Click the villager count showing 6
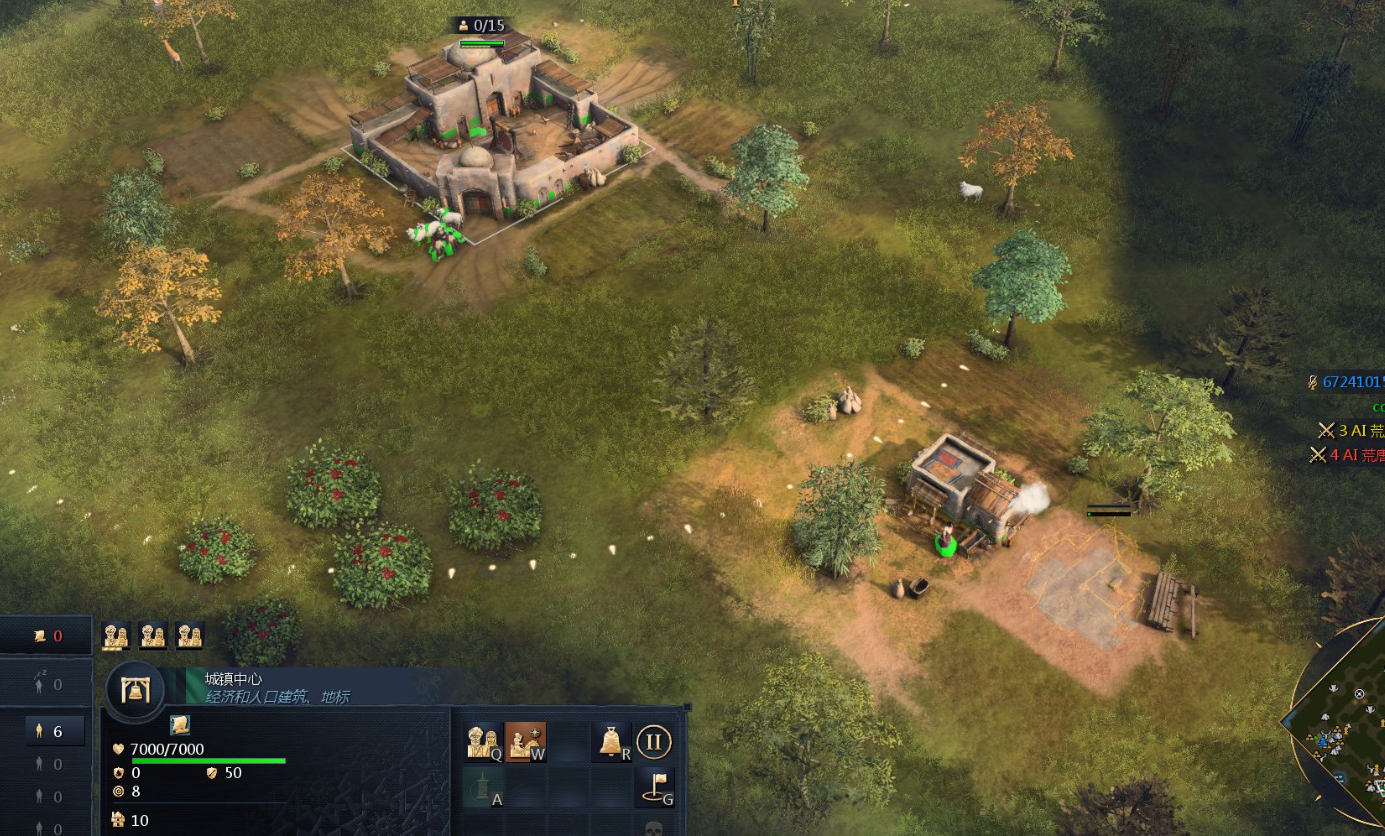This screenshot has height=836, width=1385. tap(48, 731)
